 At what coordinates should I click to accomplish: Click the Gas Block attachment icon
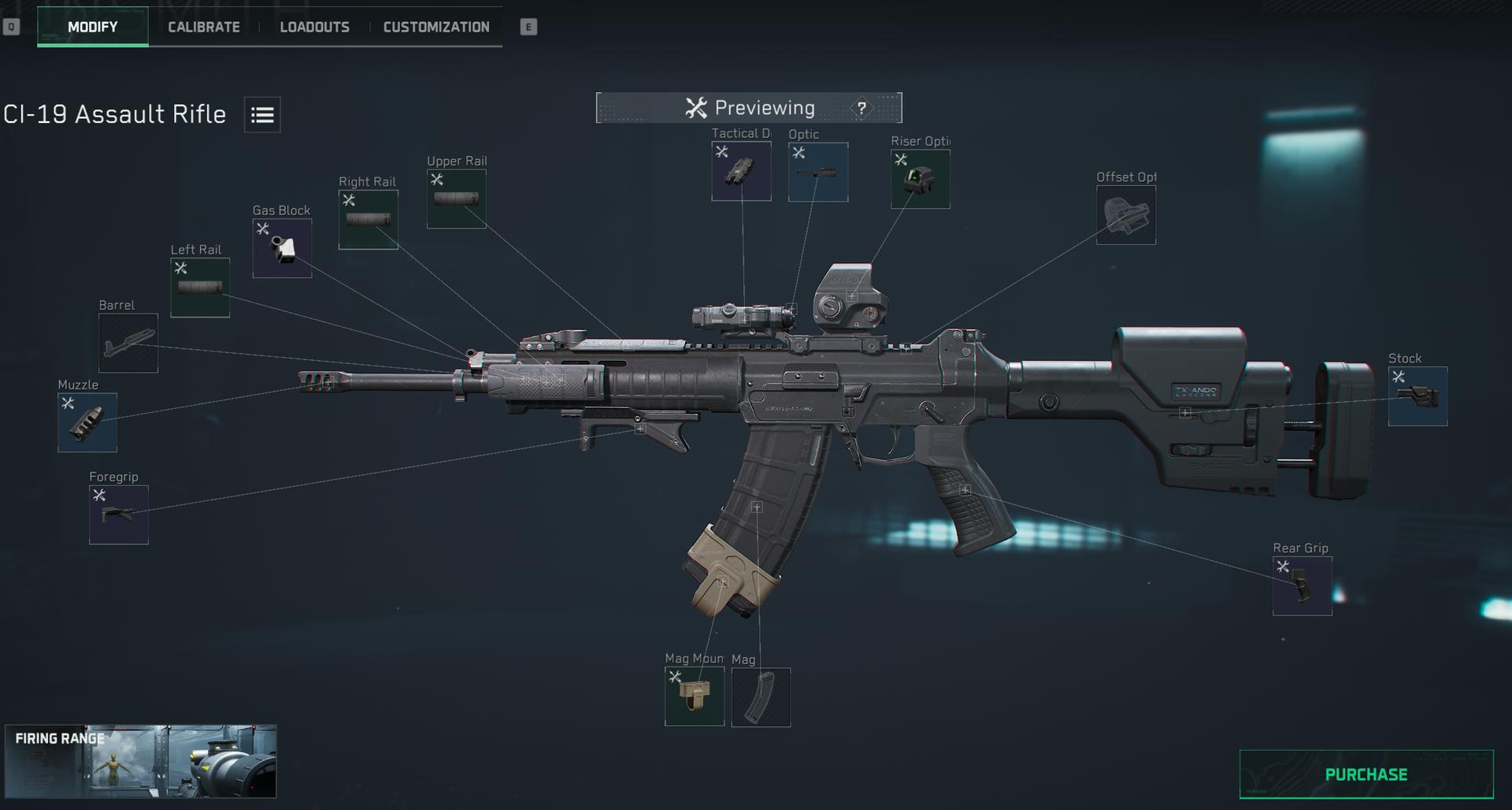[281, 249]
